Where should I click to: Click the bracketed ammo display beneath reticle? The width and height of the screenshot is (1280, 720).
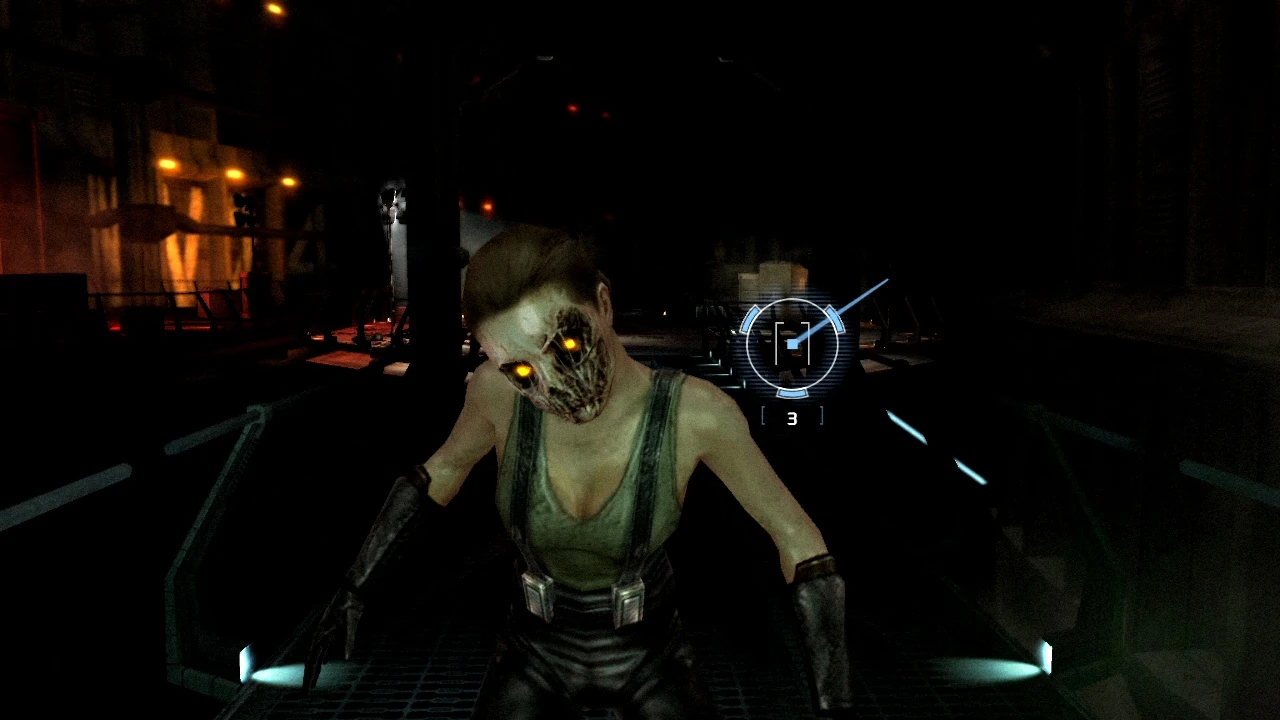(x=791, y=417)
